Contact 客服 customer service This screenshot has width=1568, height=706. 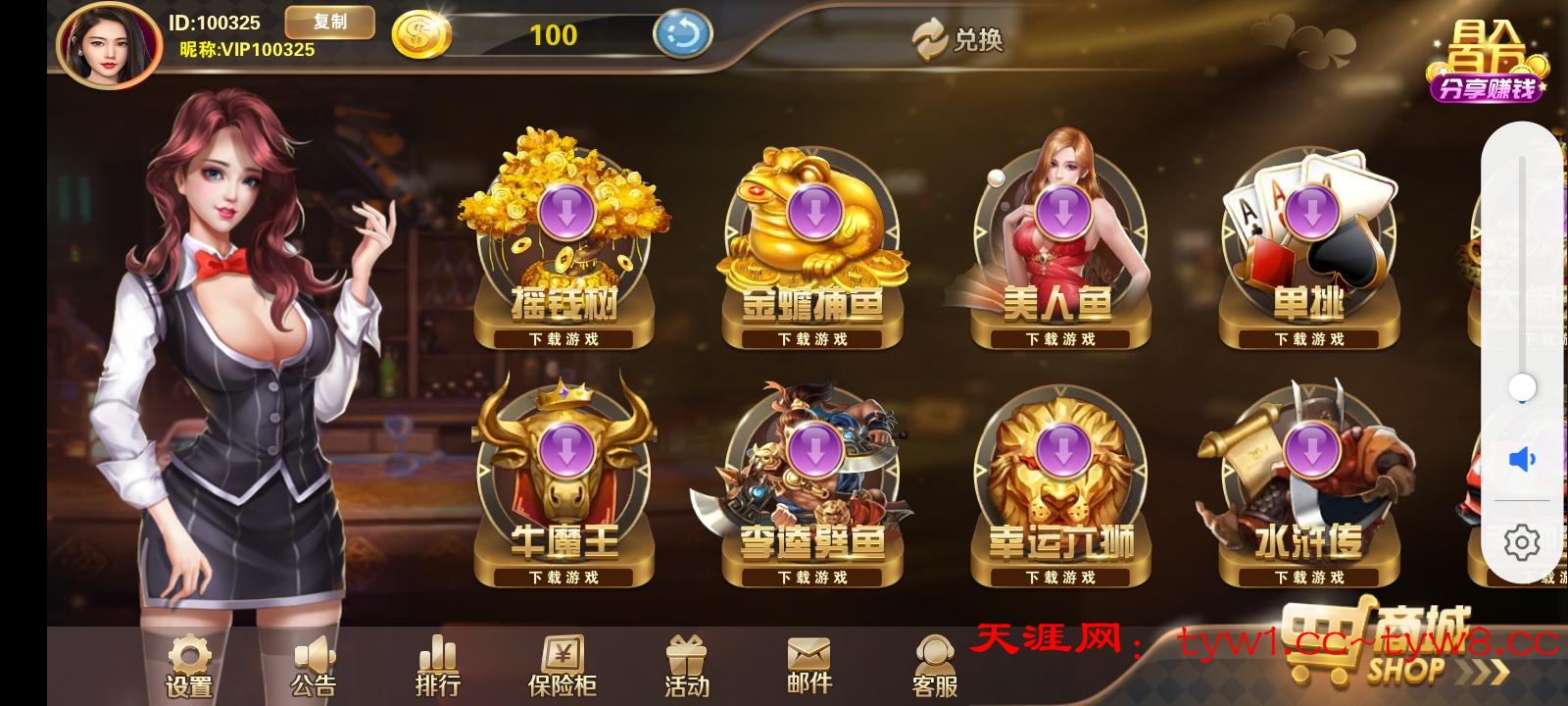(934, 667)
